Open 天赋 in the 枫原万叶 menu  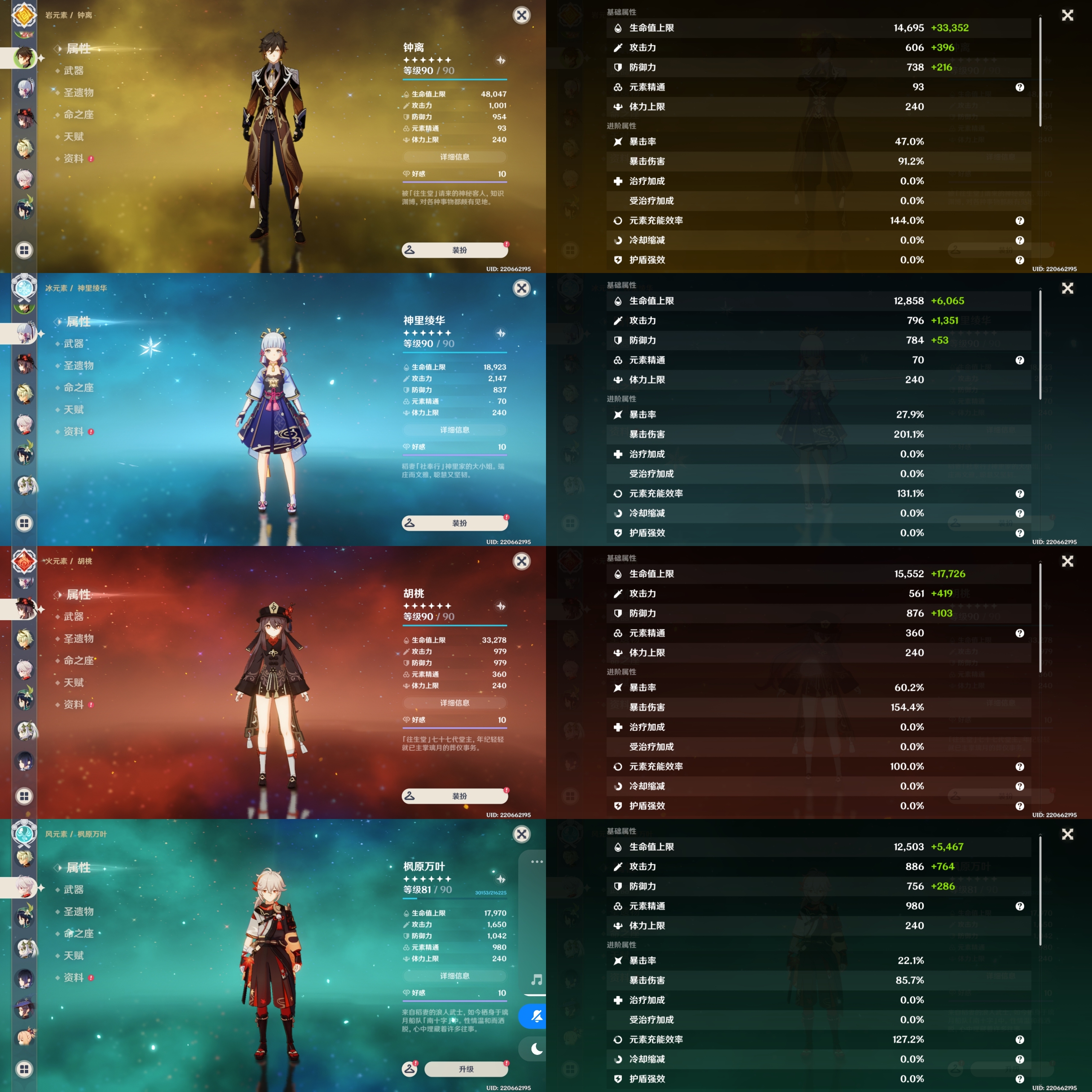(73, 955)
